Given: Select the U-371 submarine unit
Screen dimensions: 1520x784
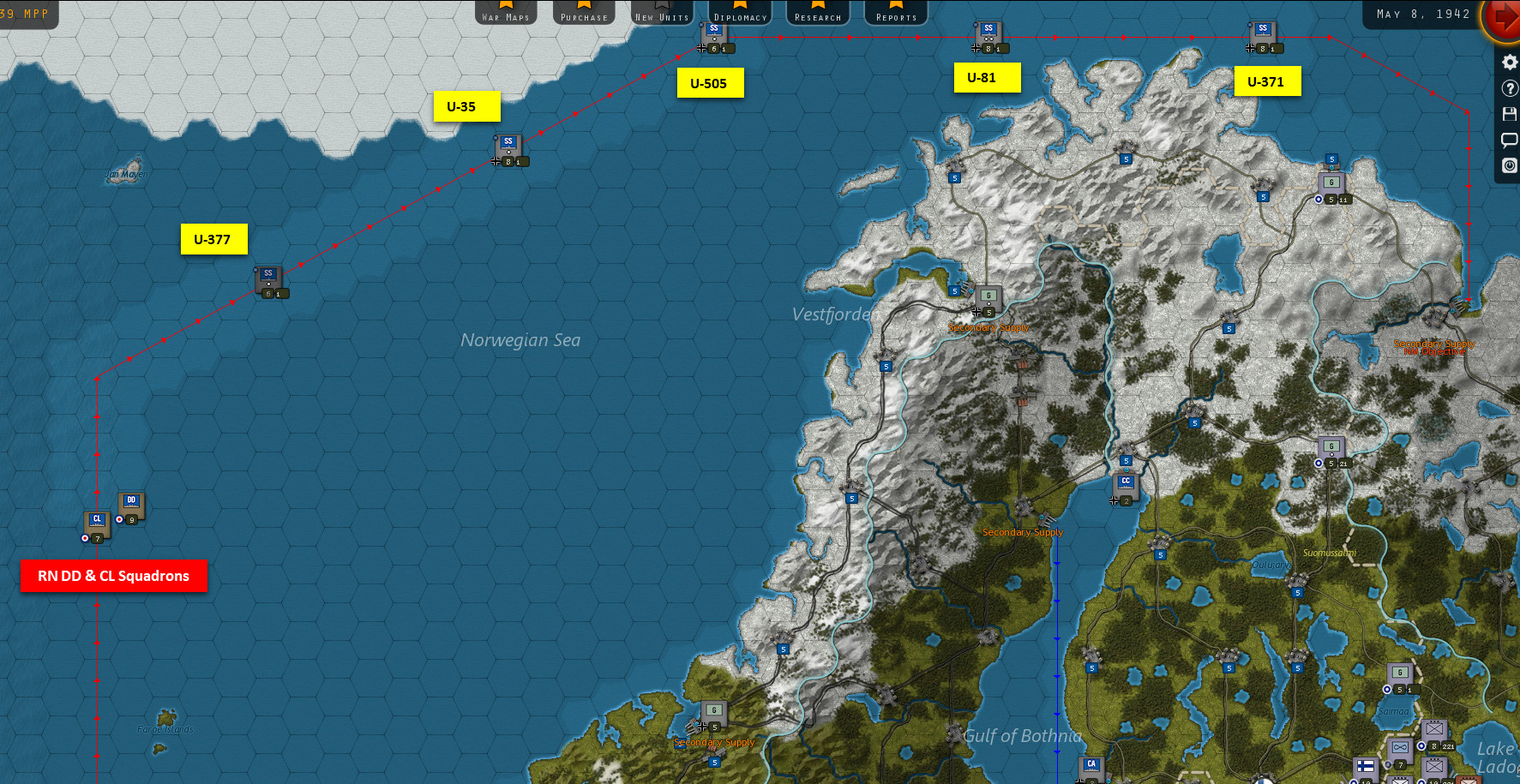Looking at the screenshot, I should (1263, 34).
